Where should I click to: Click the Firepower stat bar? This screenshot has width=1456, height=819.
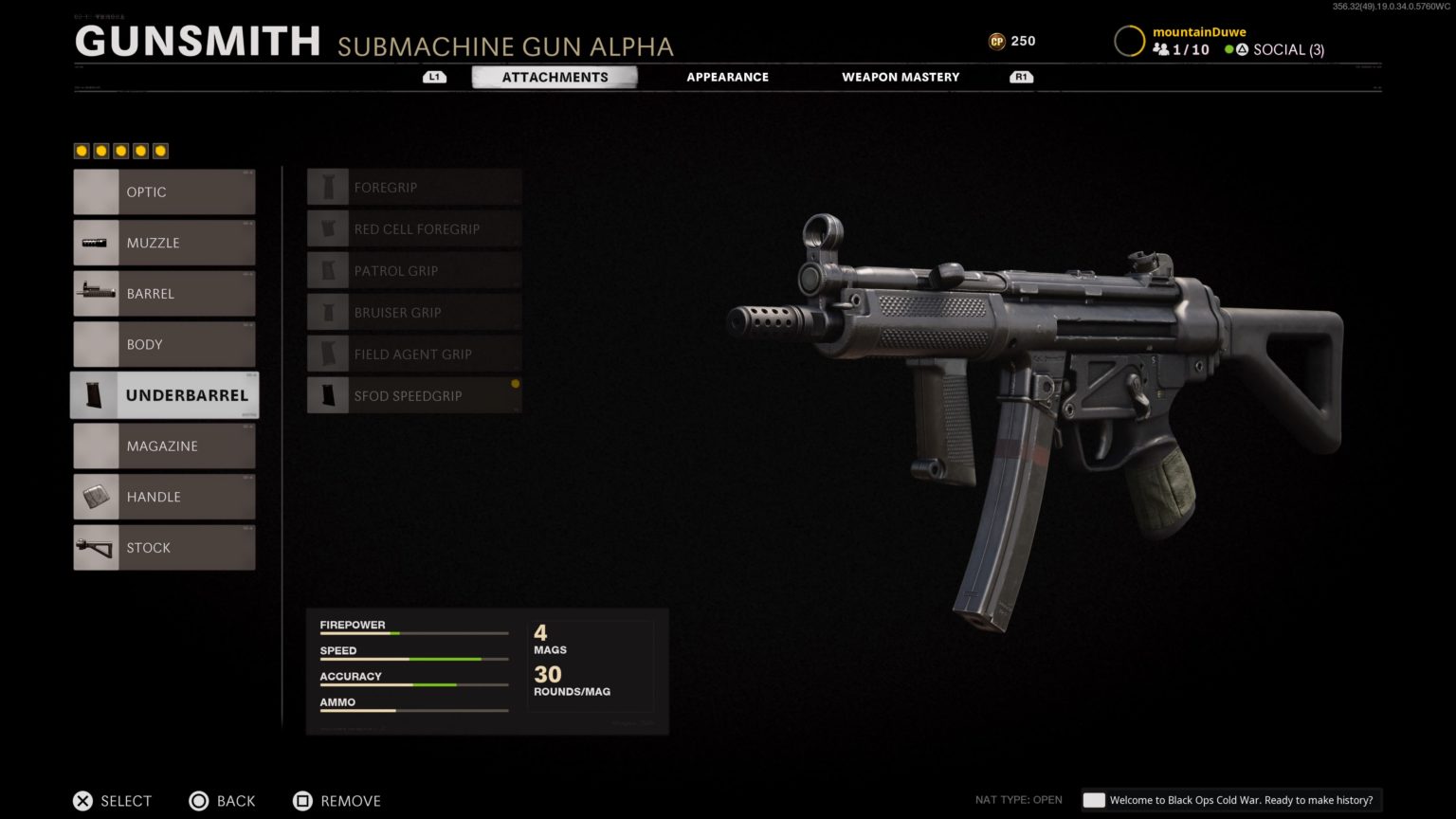click(414, 631)
